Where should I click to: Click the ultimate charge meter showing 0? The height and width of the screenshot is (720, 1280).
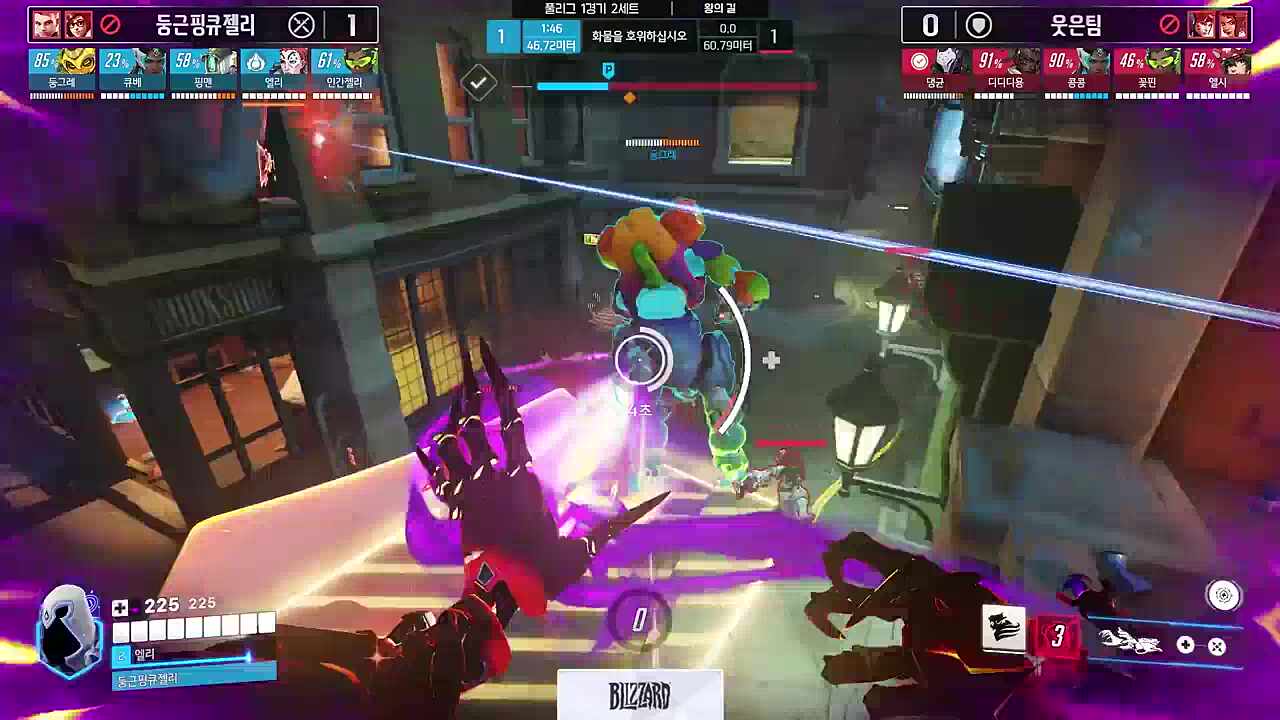[x=639, y=620]
